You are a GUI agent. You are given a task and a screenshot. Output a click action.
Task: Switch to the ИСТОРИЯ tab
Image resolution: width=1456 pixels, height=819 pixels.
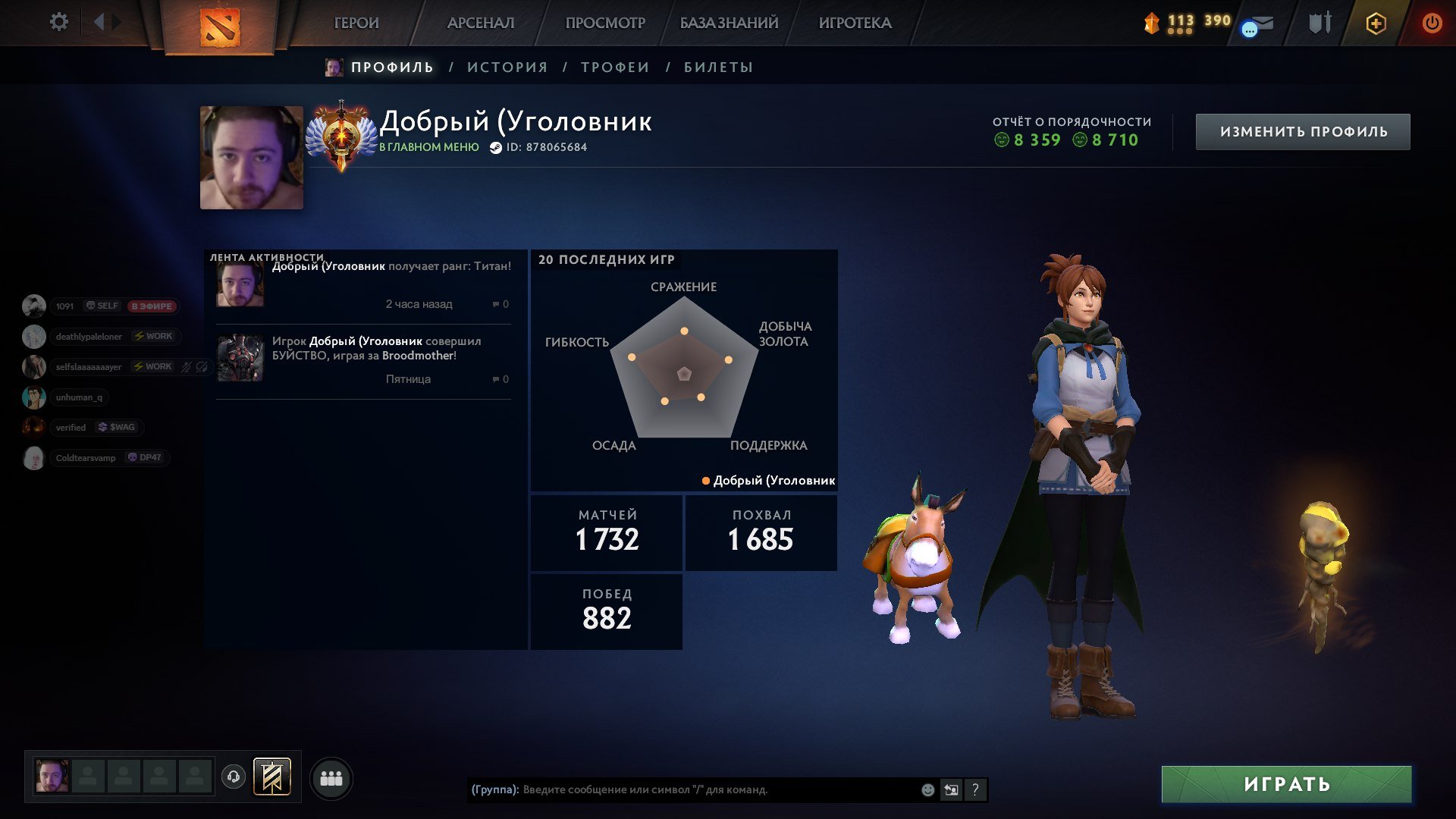pos(506,67)
